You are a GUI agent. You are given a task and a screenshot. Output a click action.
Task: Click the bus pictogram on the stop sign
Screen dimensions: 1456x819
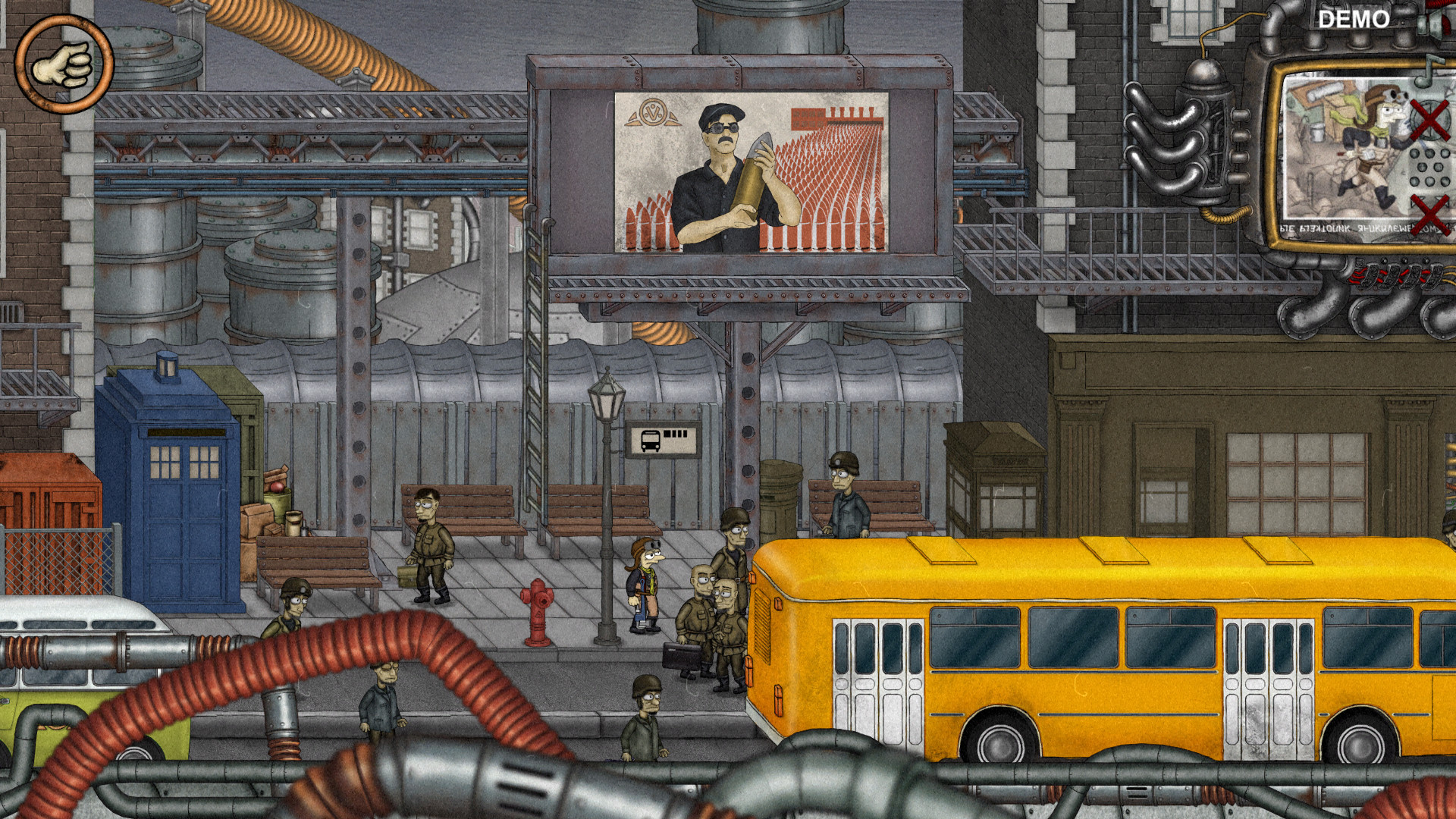tap(649, 440)
